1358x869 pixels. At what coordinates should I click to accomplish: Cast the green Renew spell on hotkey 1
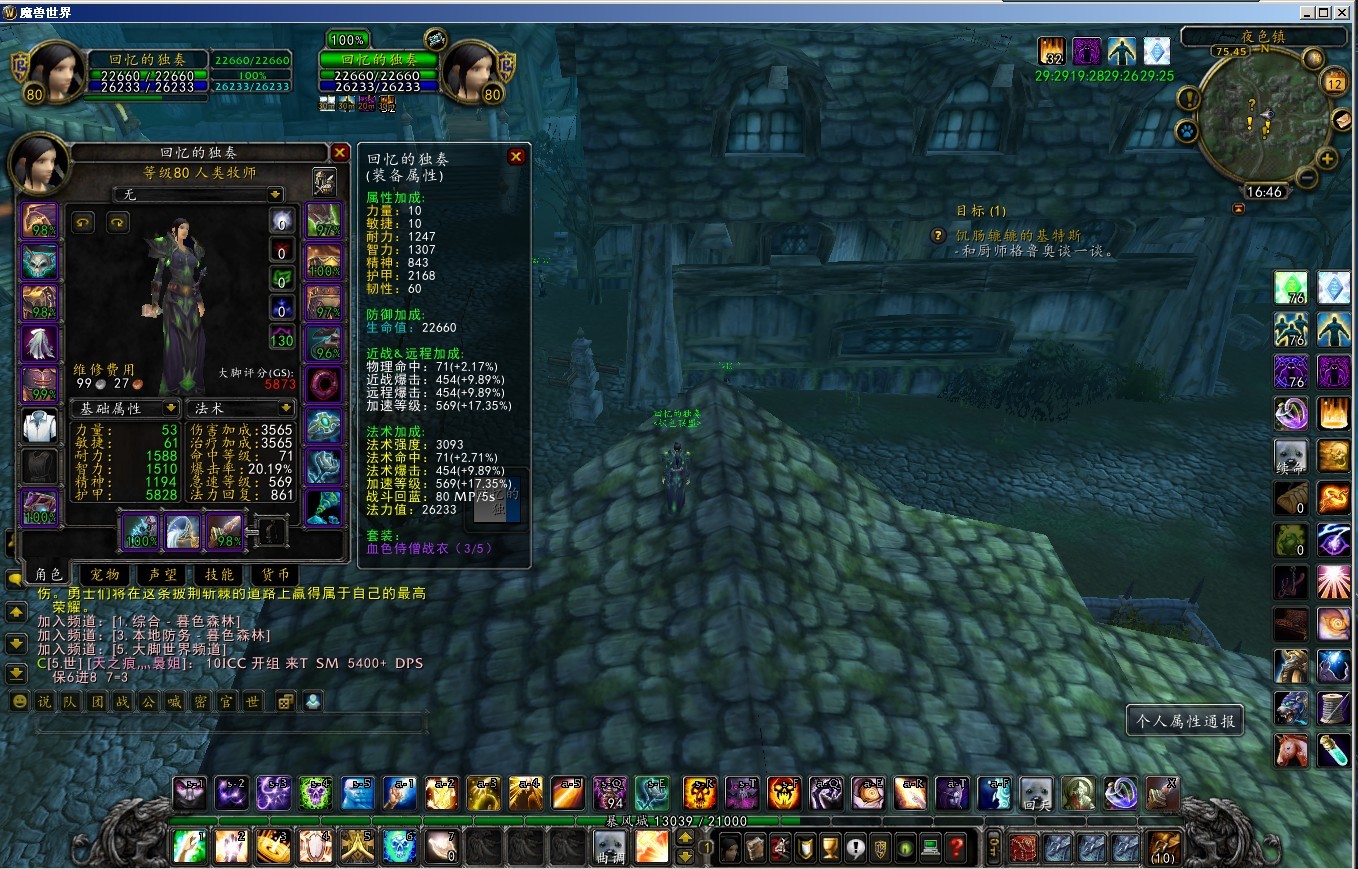[x=190, y=845]
